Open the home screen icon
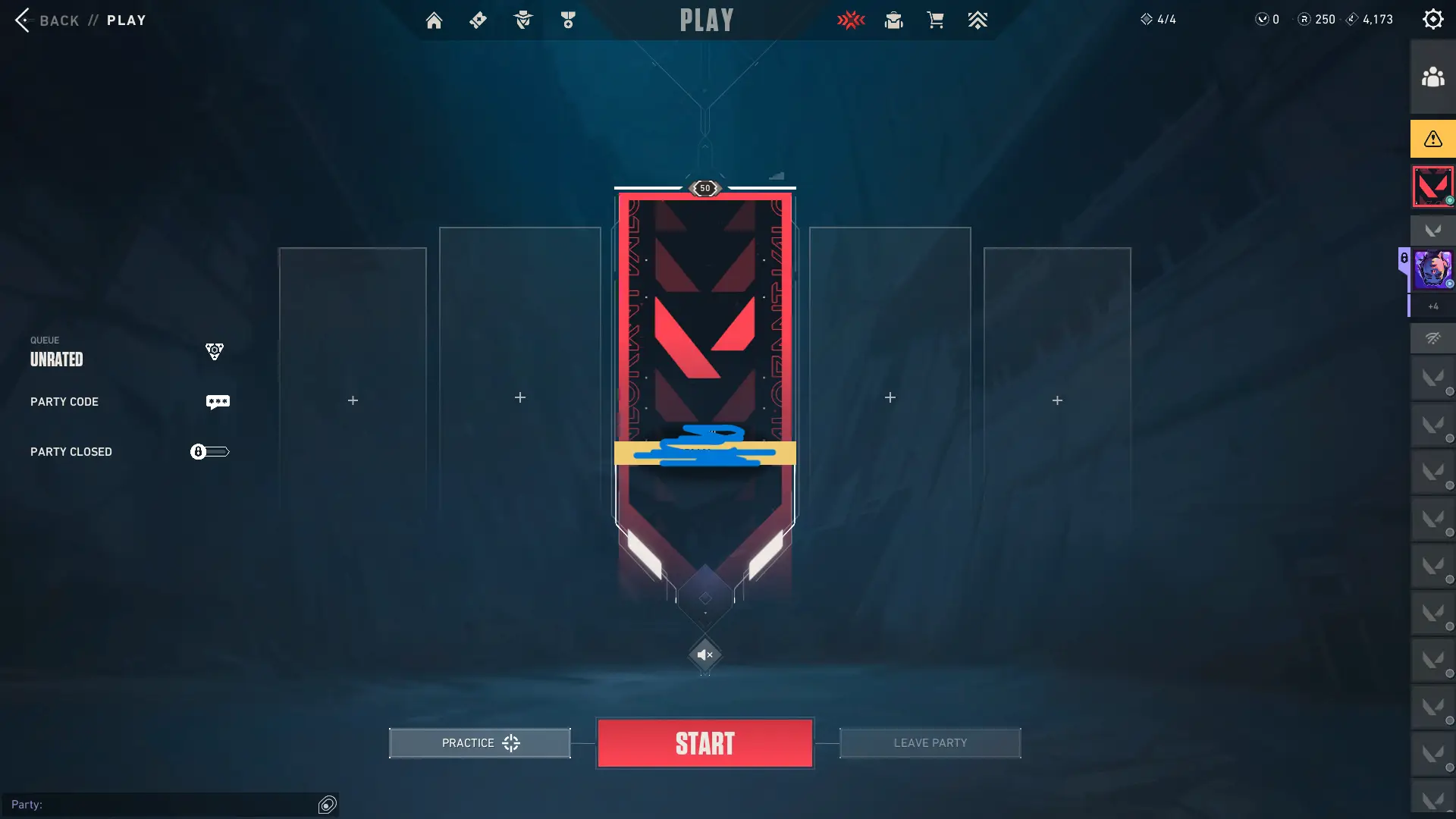Viewport: 1456px width, 819px height. (434, 20)
